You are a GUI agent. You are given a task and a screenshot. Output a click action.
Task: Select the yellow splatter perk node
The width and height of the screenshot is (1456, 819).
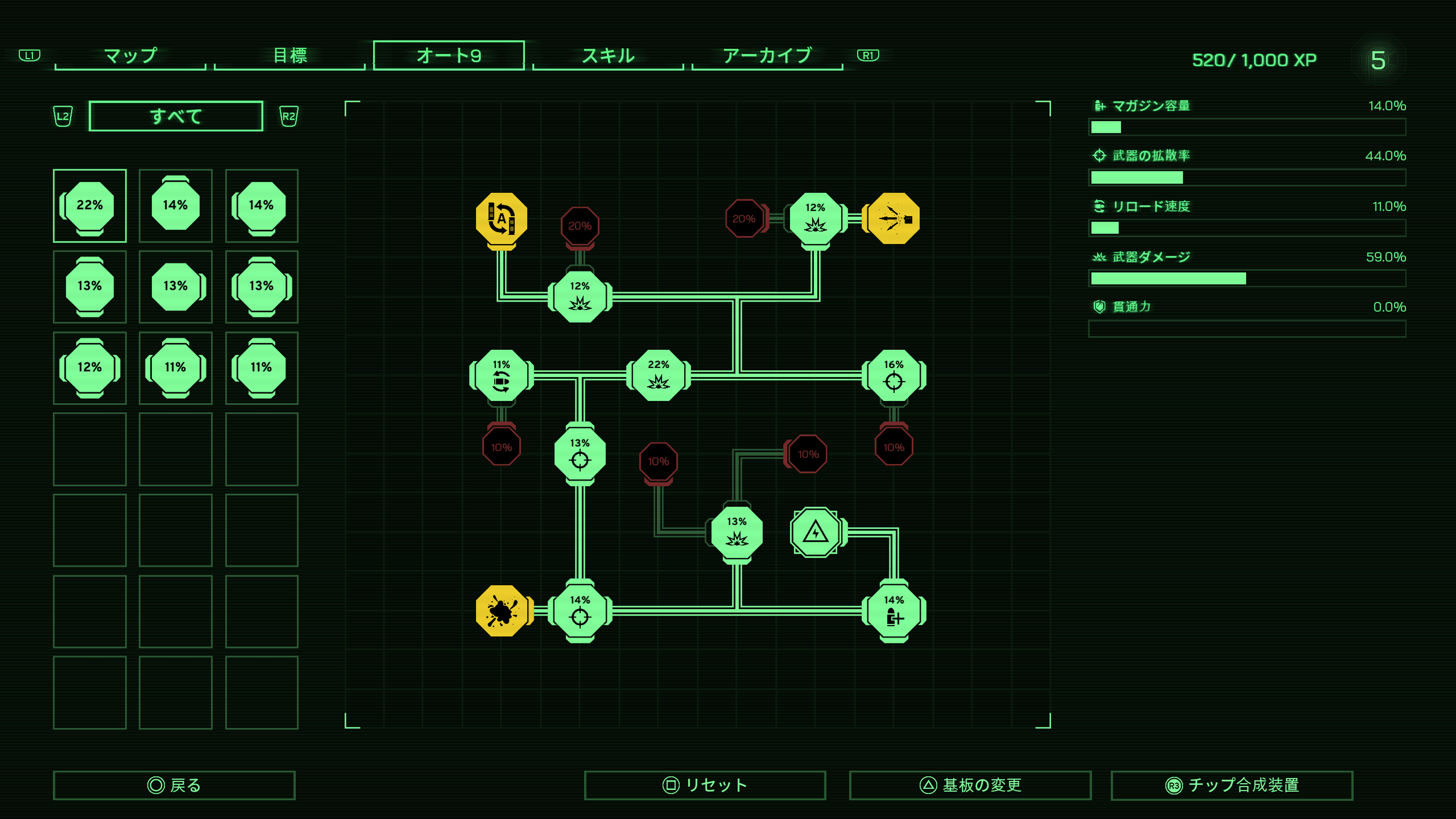point(501,611)
